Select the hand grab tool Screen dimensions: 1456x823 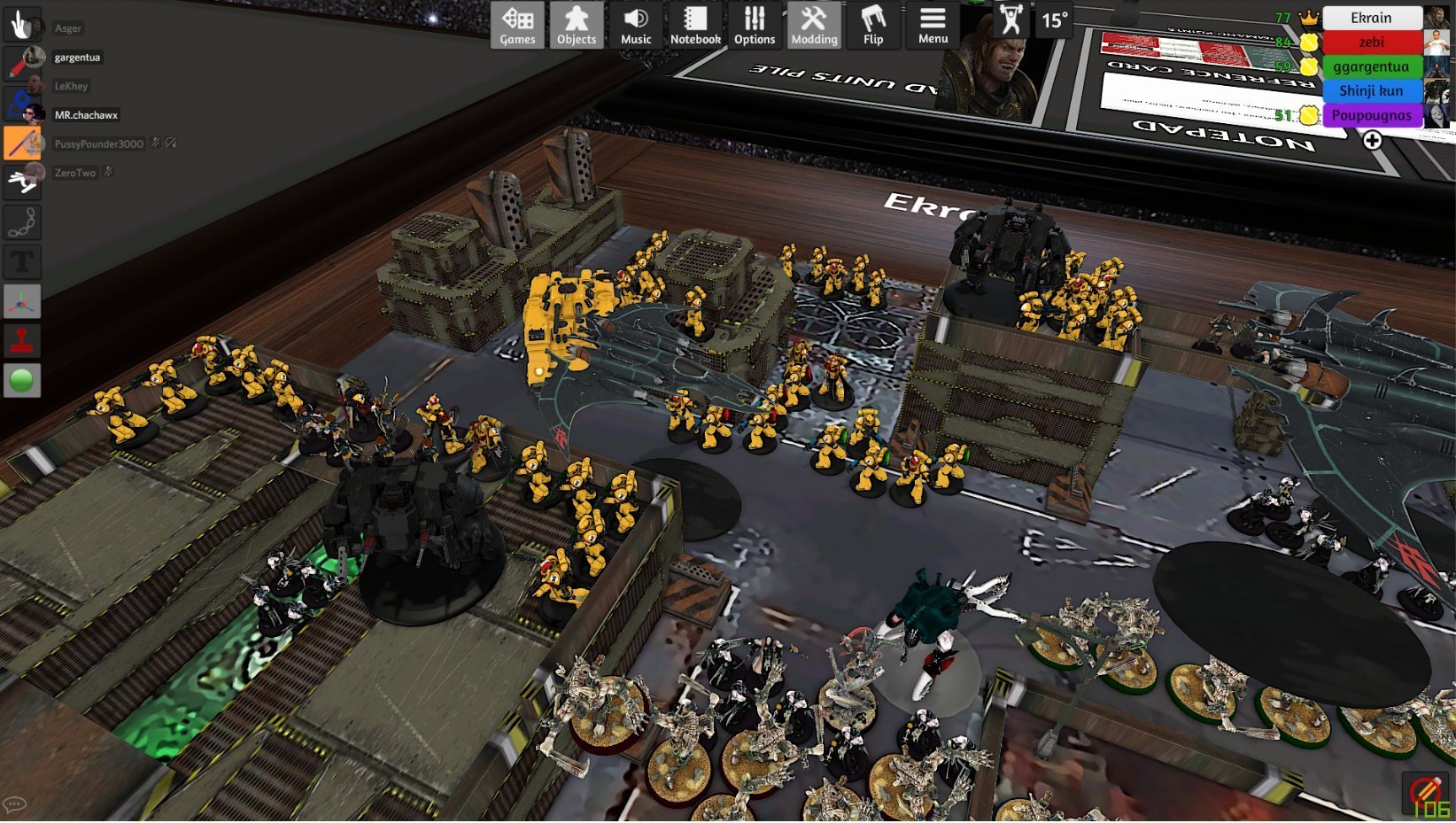pyautogui.click(x=21, y=24)
